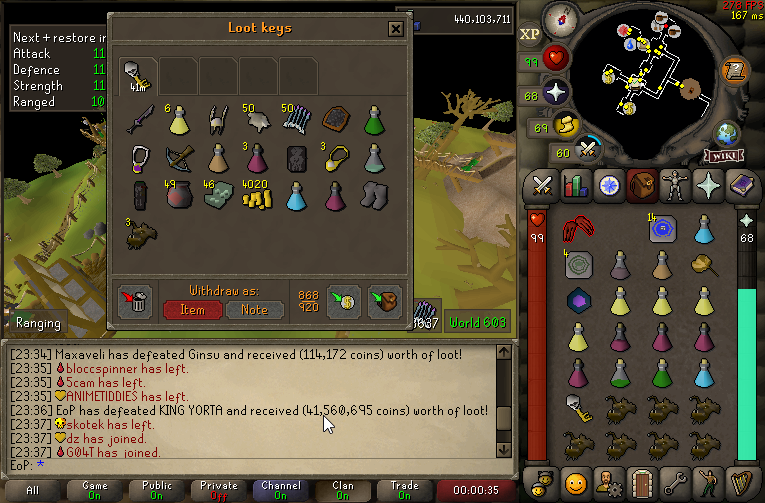
Task: Select the Item withdraw mode
Action: point(193,309)
